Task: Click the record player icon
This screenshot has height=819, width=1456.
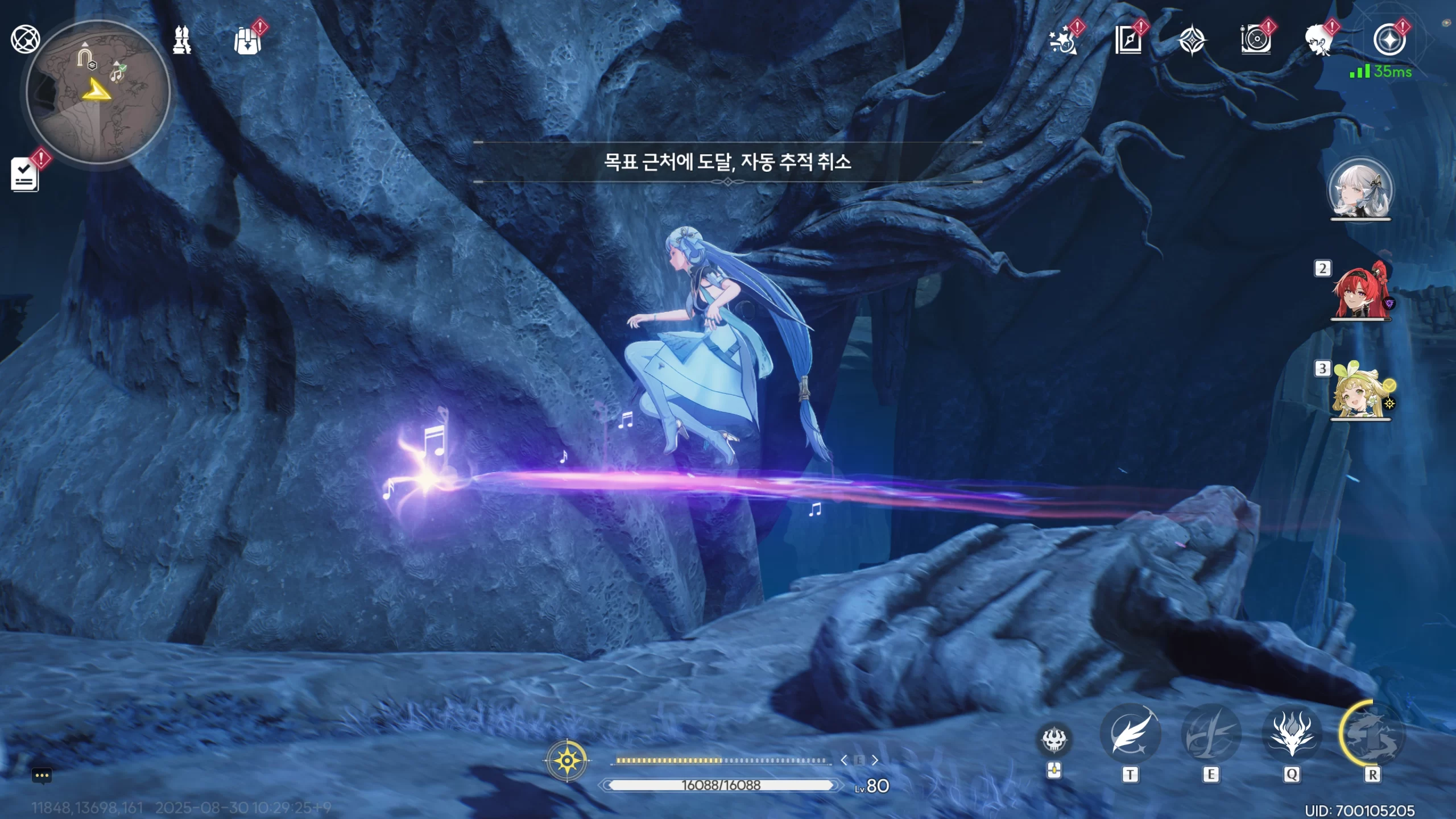Action: pyautogui.click(x=1255, y=41)
